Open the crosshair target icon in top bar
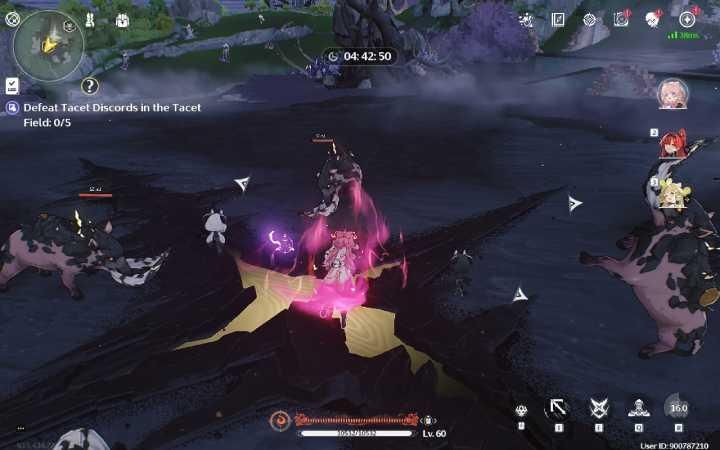The width and height of the screenshot is (720, 450). tap(589, 19)
